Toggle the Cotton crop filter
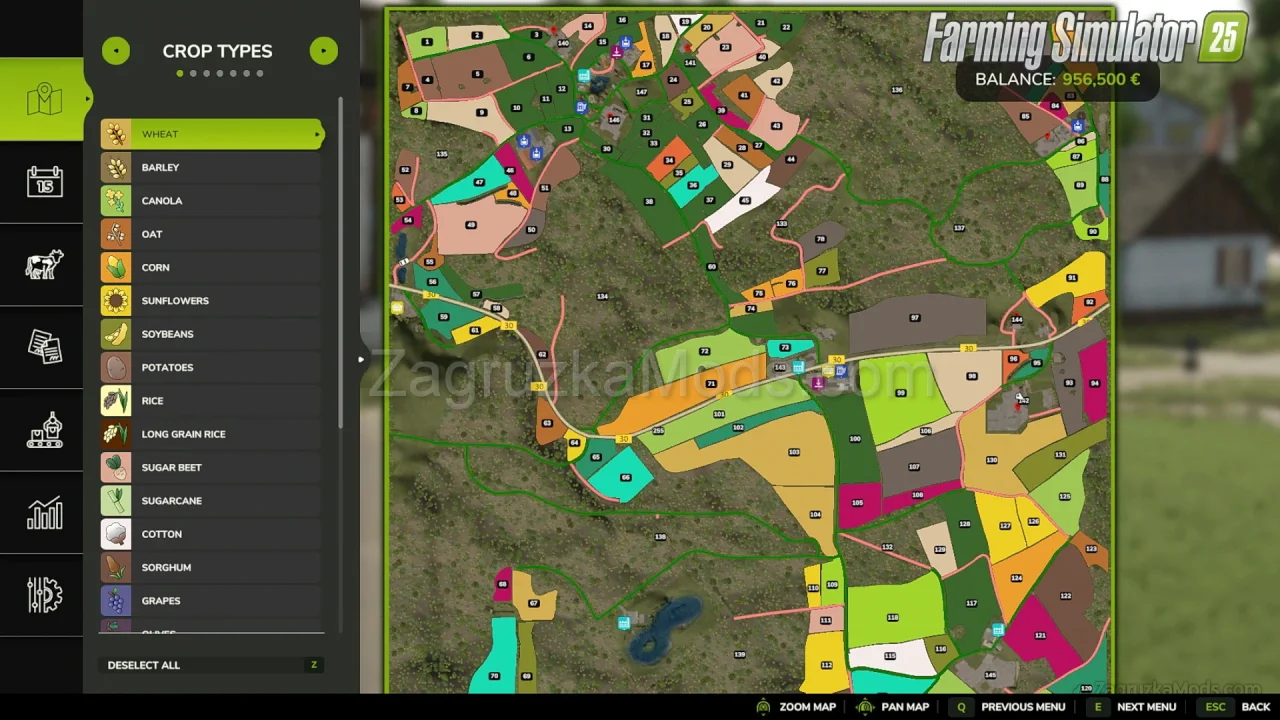Viewport: 1280px width, 720px height. (211, 534)
